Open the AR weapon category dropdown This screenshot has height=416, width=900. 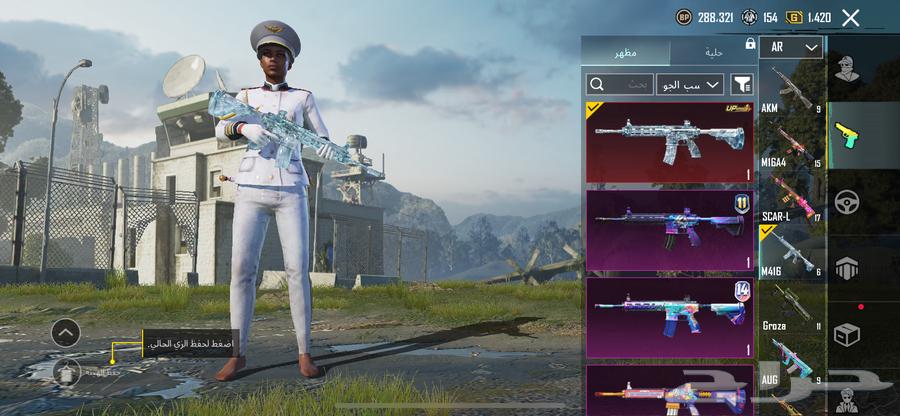click(x=790, y=47)
